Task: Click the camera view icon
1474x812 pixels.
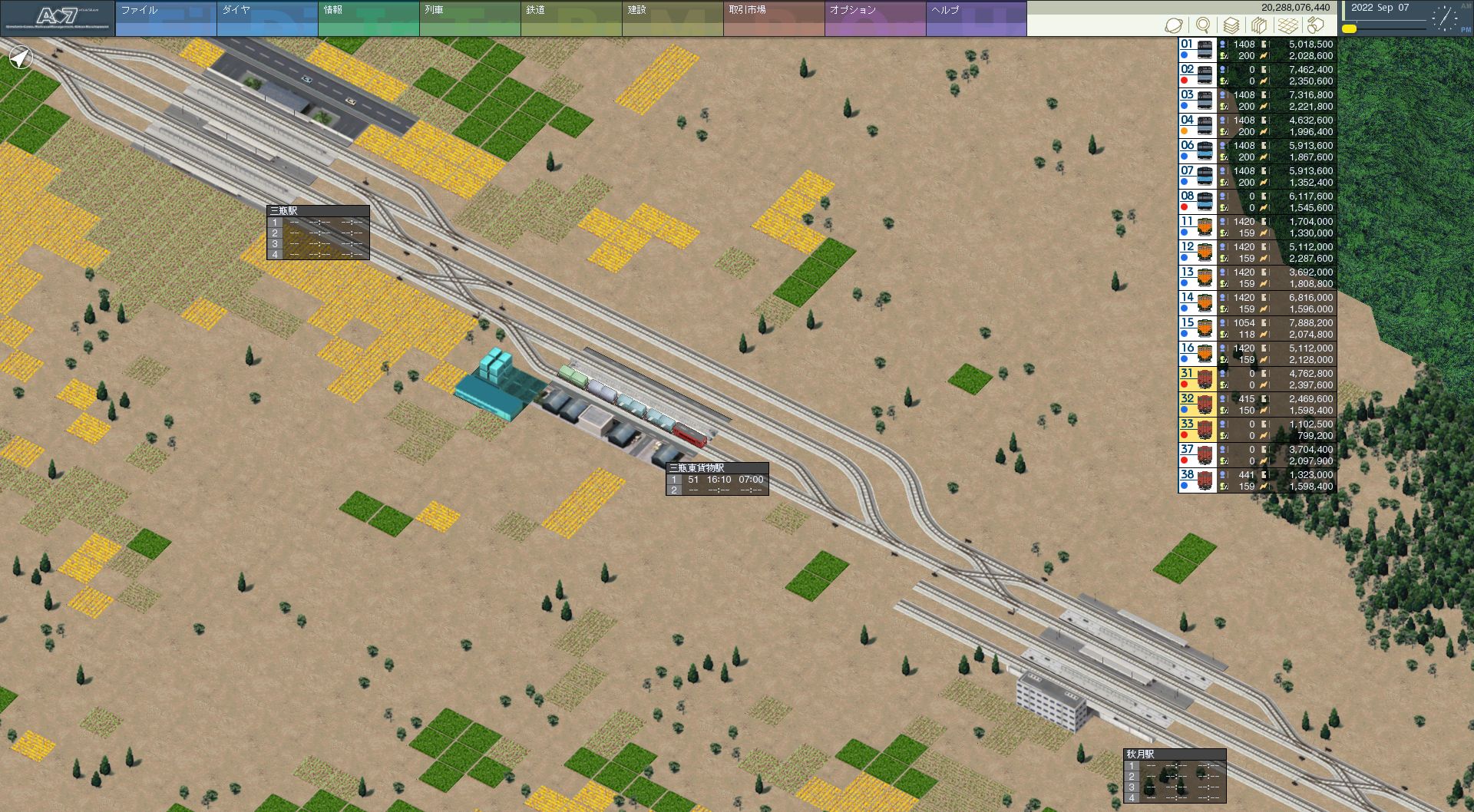Action: (x=1316, y=25)
